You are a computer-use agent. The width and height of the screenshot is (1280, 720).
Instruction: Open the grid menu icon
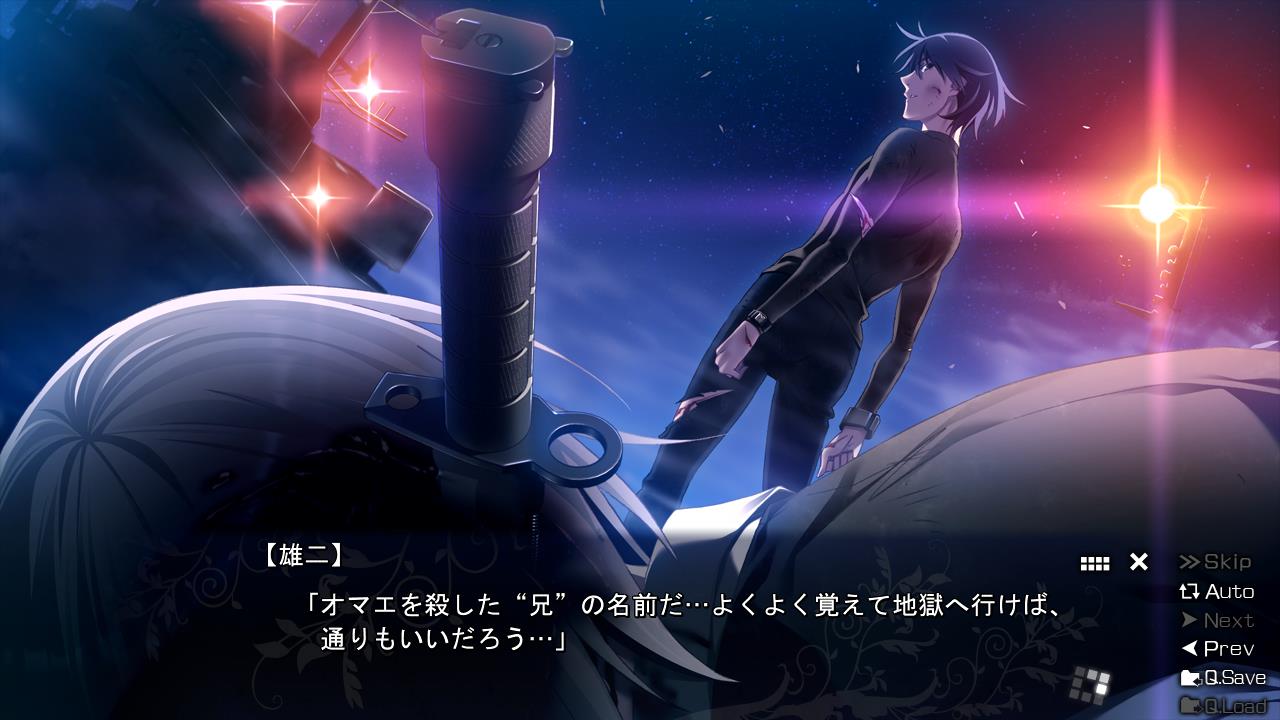1095,563
